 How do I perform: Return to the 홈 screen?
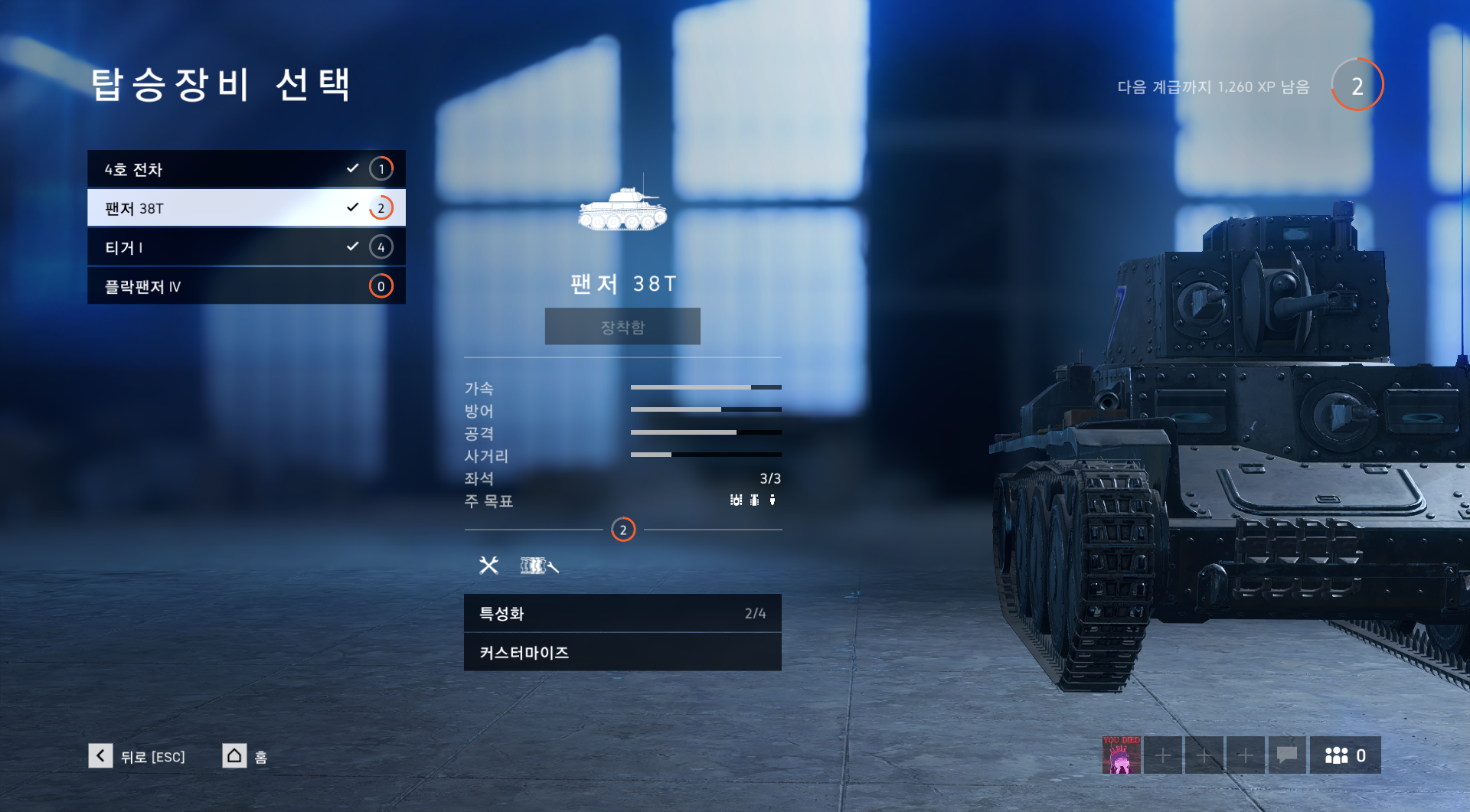[x=245, y=756]
